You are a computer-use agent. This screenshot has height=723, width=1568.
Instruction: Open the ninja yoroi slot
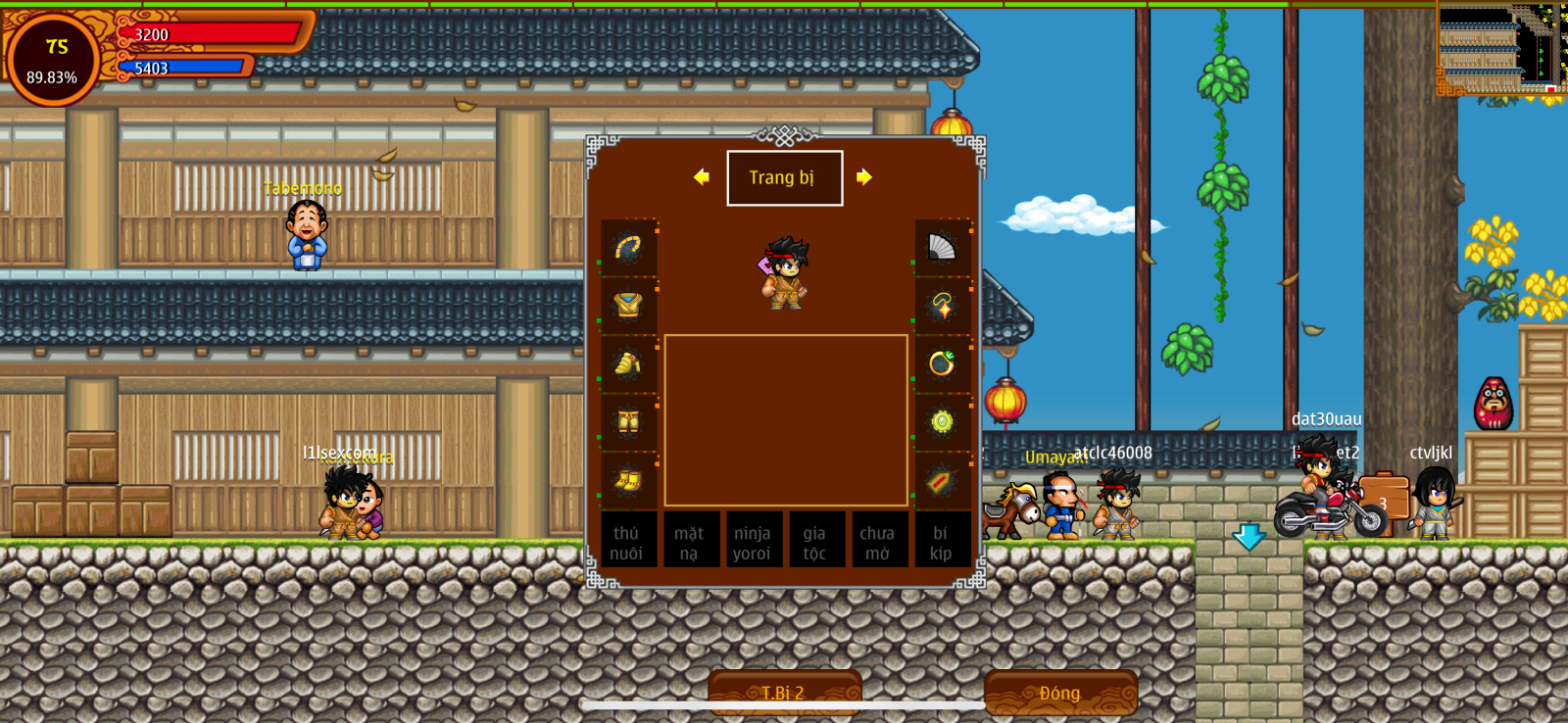coord(752,542)
